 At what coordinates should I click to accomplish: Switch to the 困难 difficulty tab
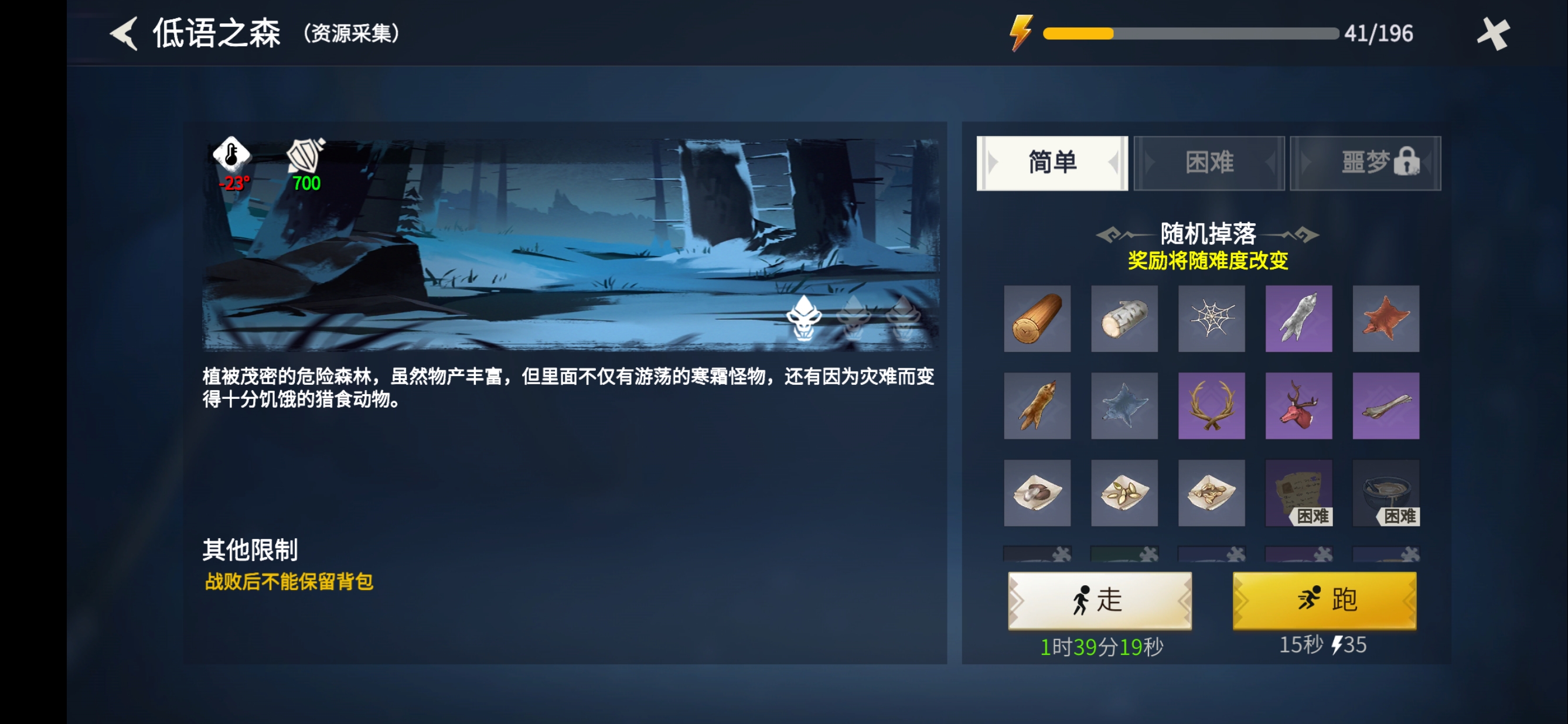pyautogui.click(x=1209, y=162)
